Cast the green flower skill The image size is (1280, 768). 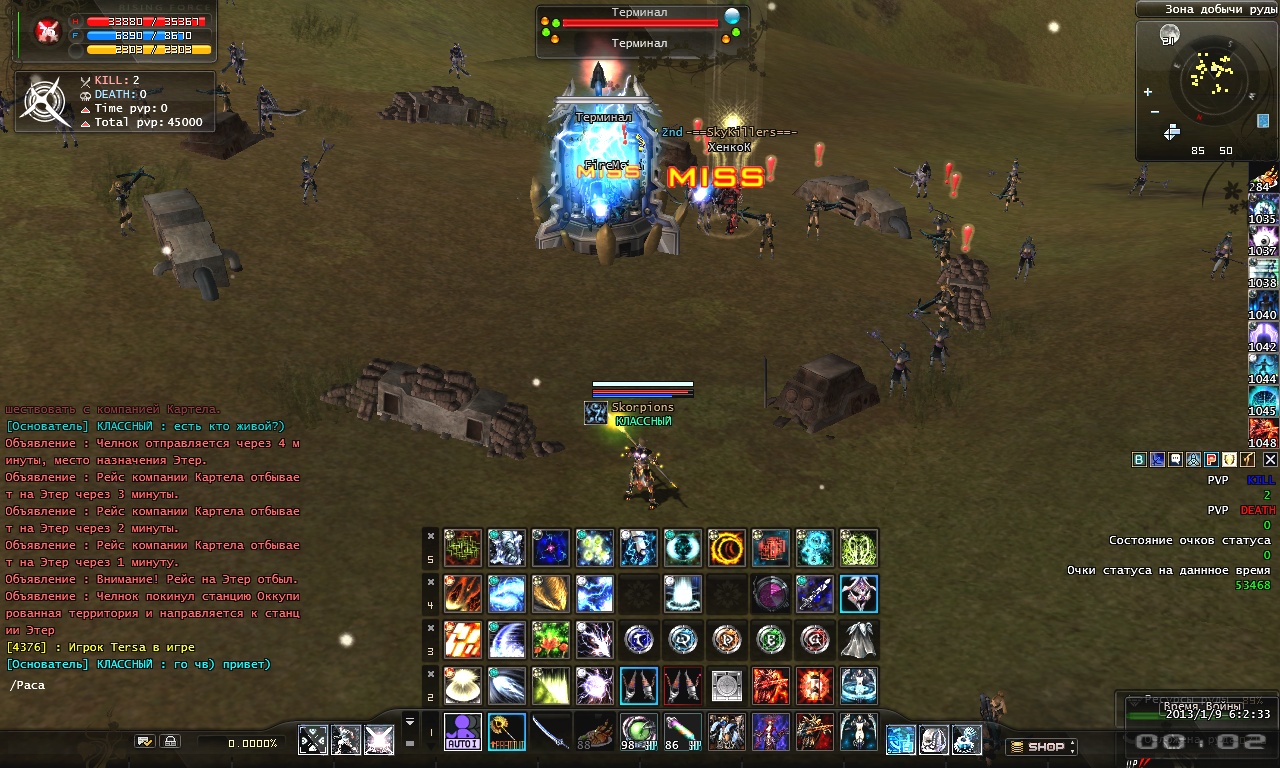(550, 639)
